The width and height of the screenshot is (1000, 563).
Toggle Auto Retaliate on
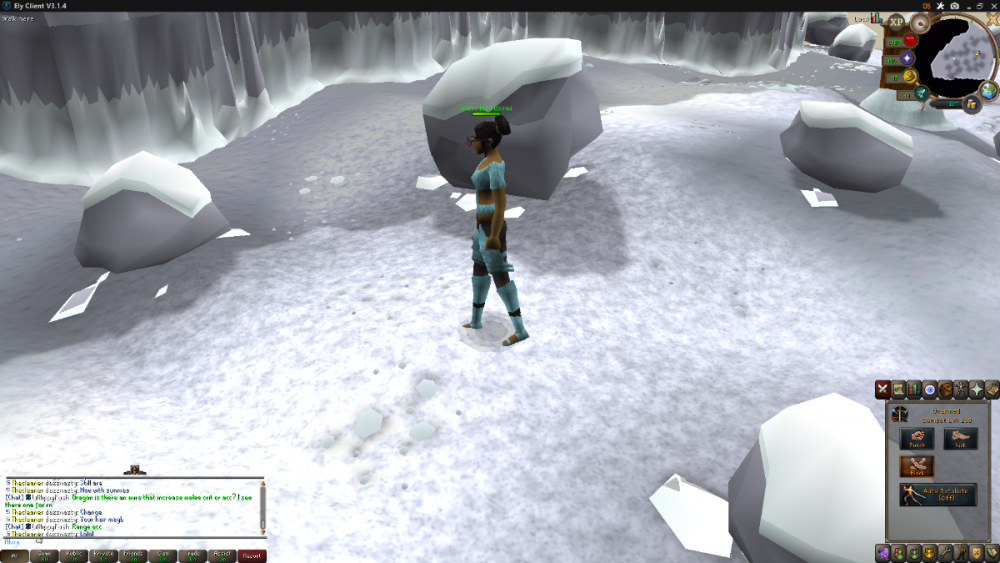938,494
